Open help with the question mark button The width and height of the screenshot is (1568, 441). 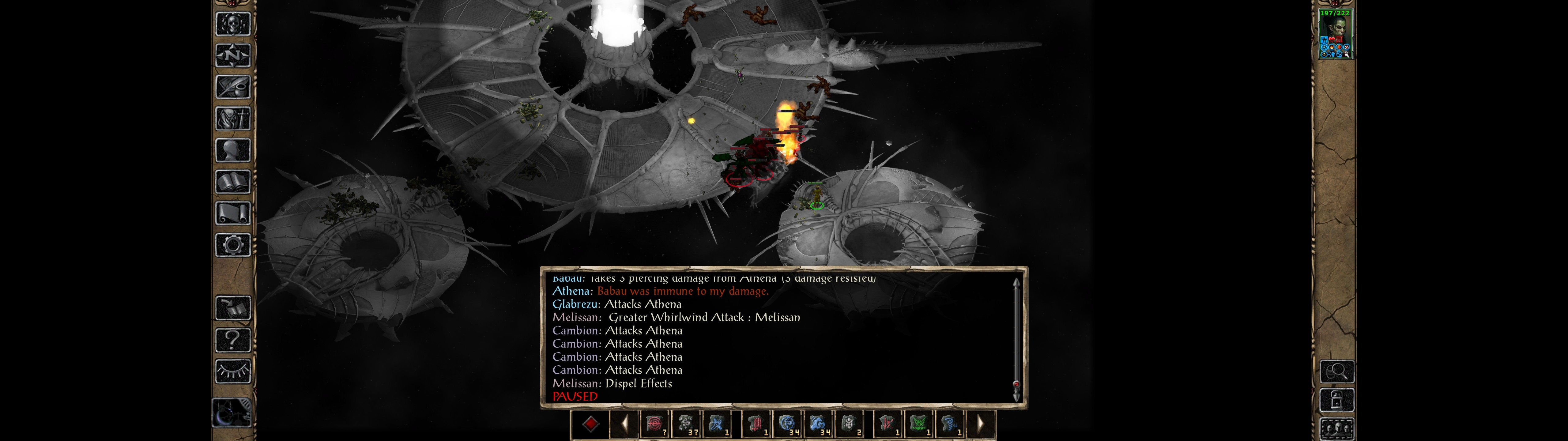233,340
